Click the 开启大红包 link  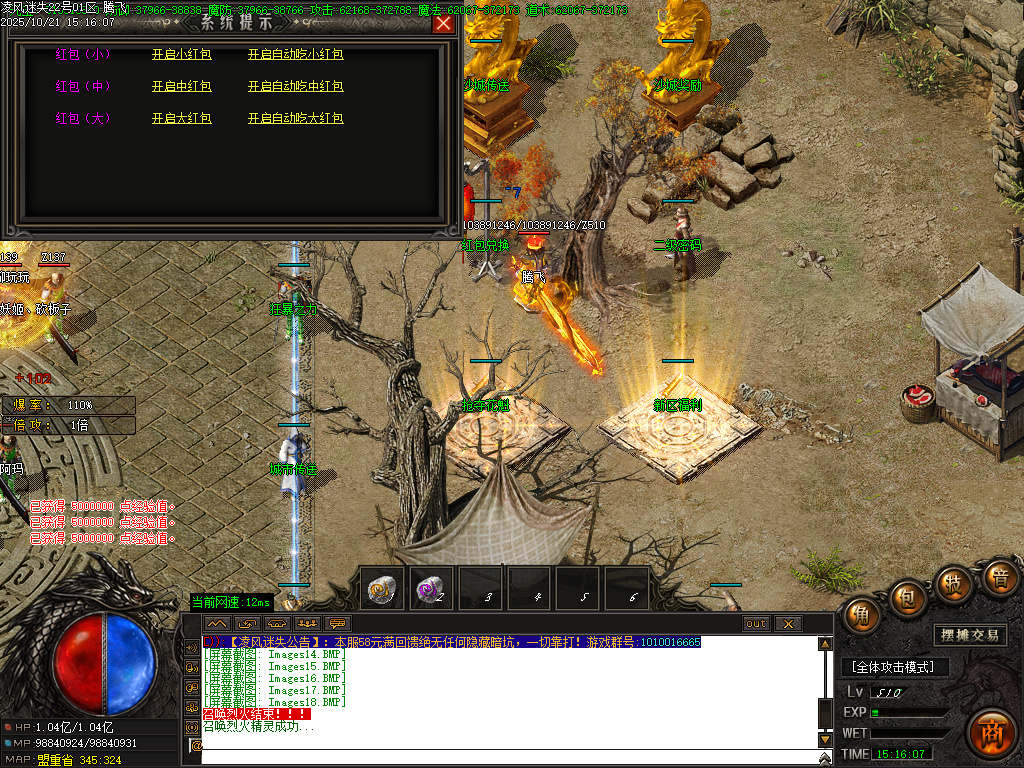click(x=181, y=119)
